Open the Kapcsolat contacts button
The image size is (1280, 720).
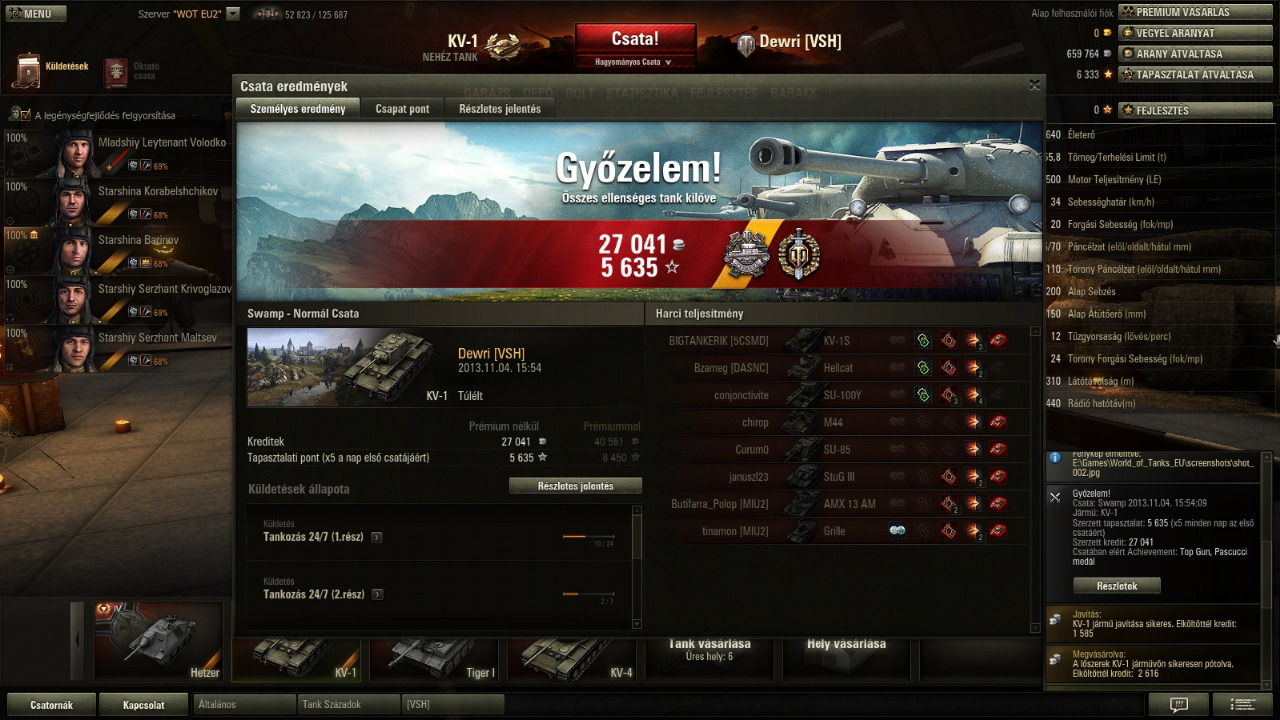click(x=143, y=704)
